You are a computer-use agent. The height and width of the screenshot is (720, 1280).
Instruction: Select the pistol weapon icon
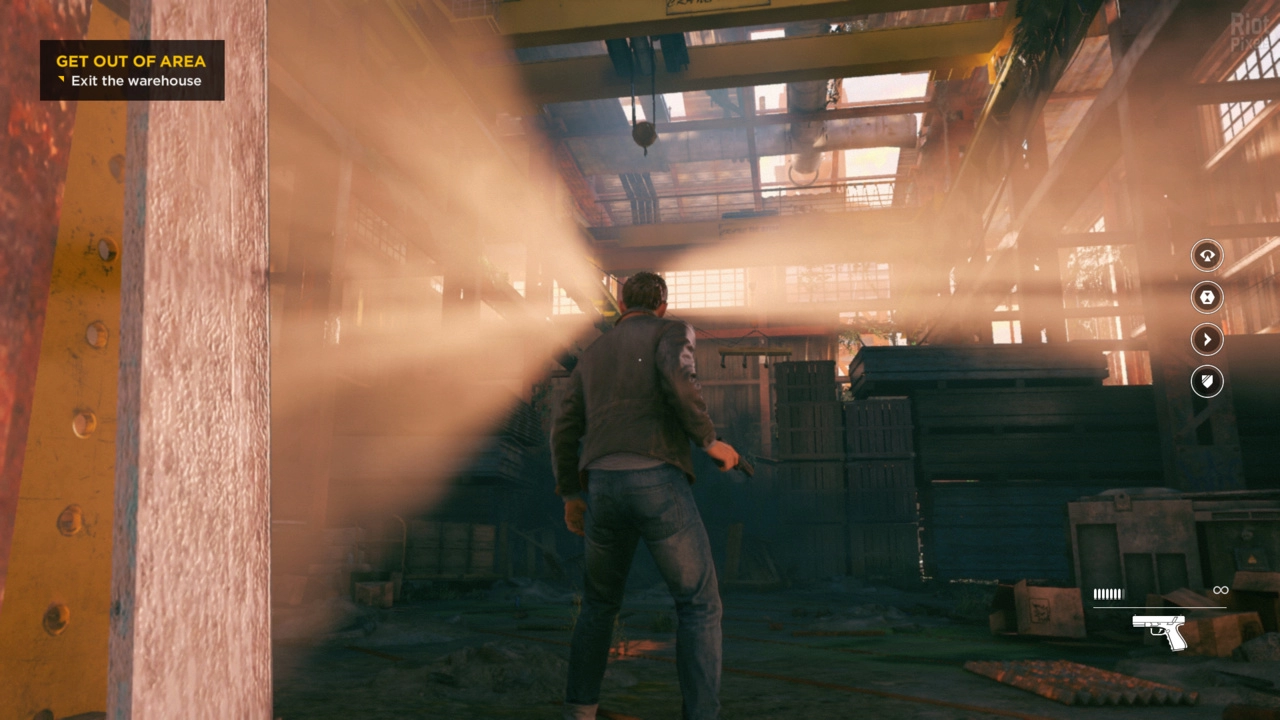pos(1159,632)
